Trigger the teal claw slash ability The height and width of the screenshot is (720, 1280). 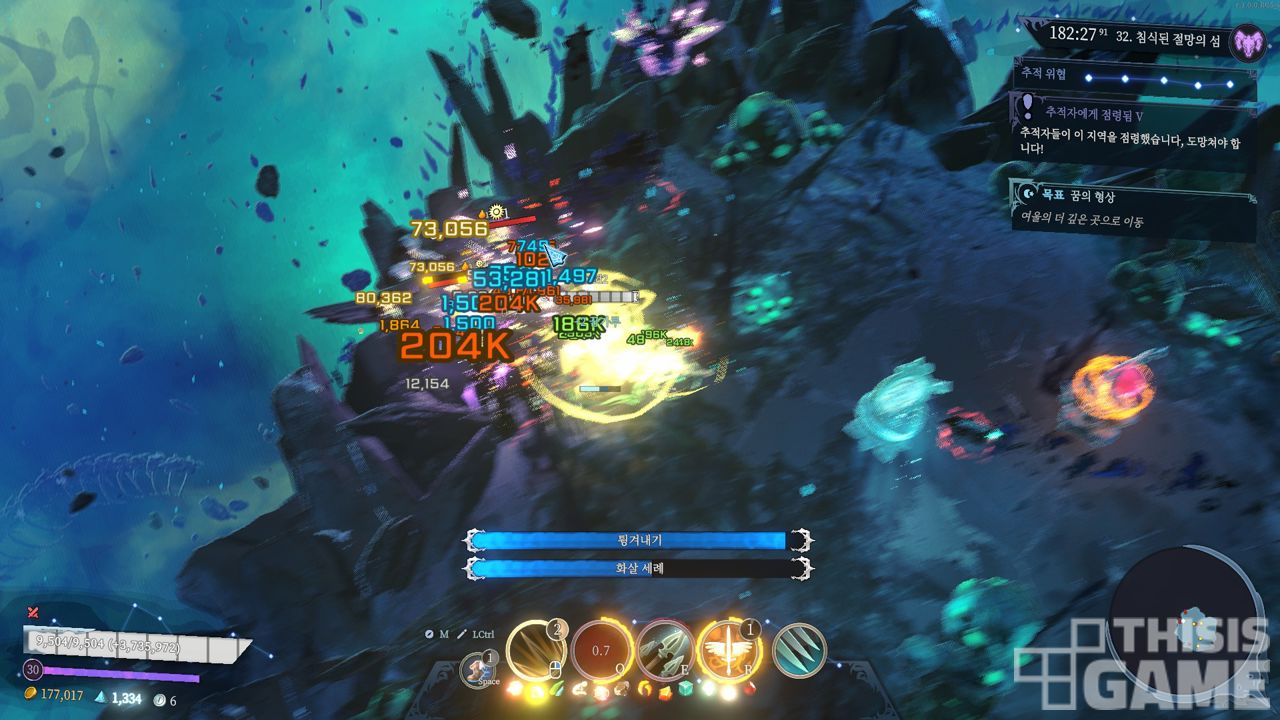point(799,650)
